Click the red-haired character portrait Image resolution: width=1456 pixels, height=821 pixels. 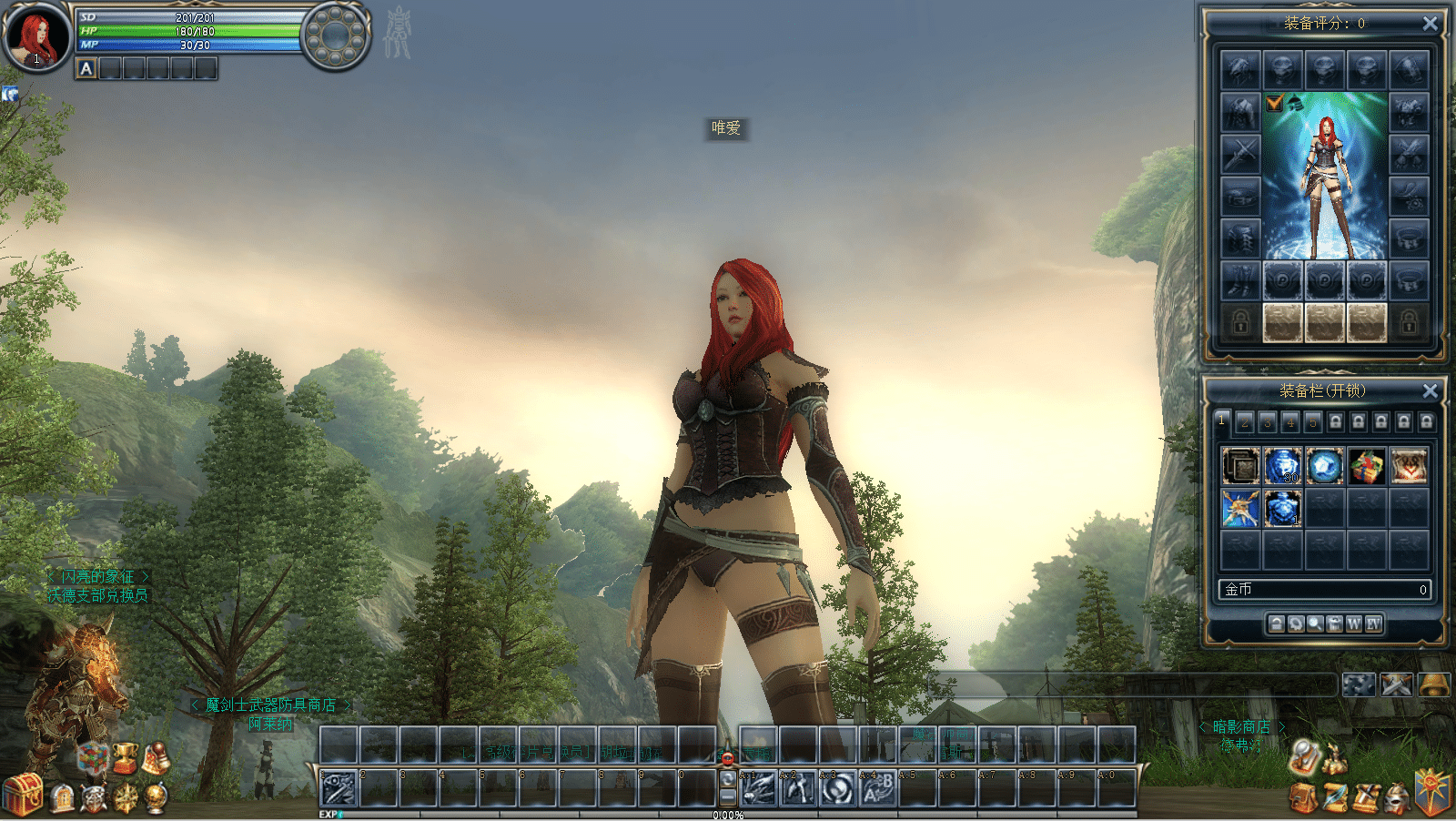(36, 36)
